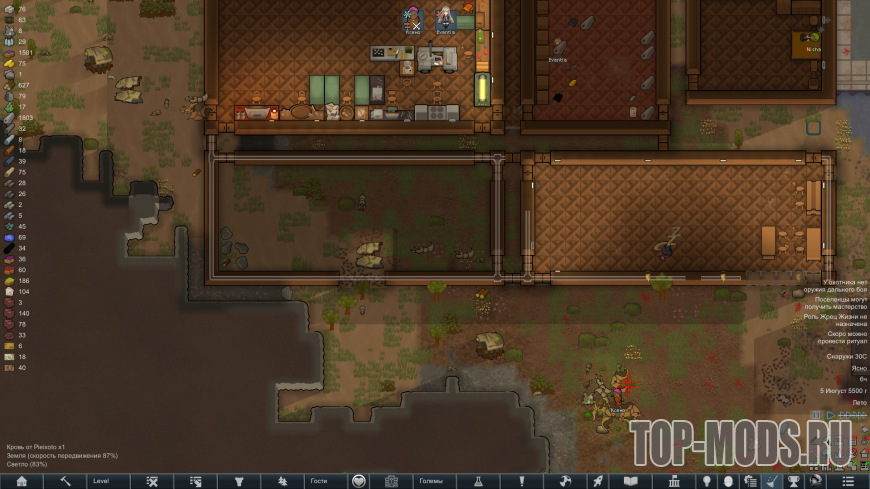Select colonist portrait labeled Evantra
Image resolution: width=870 pixels, height=489 pixels.
click(445, 18)
